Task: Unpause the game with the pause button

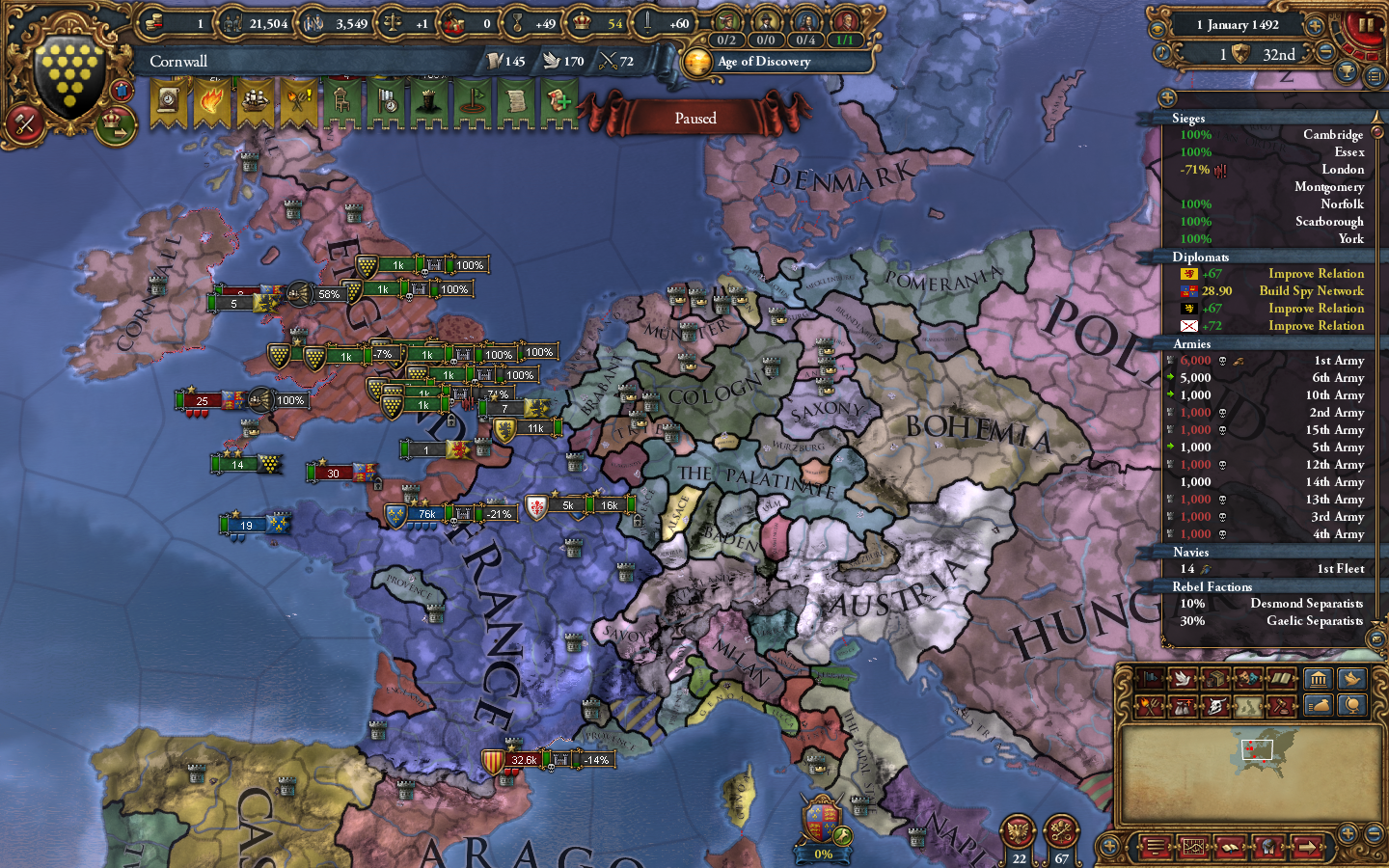Action: (x=1366, y=26)
